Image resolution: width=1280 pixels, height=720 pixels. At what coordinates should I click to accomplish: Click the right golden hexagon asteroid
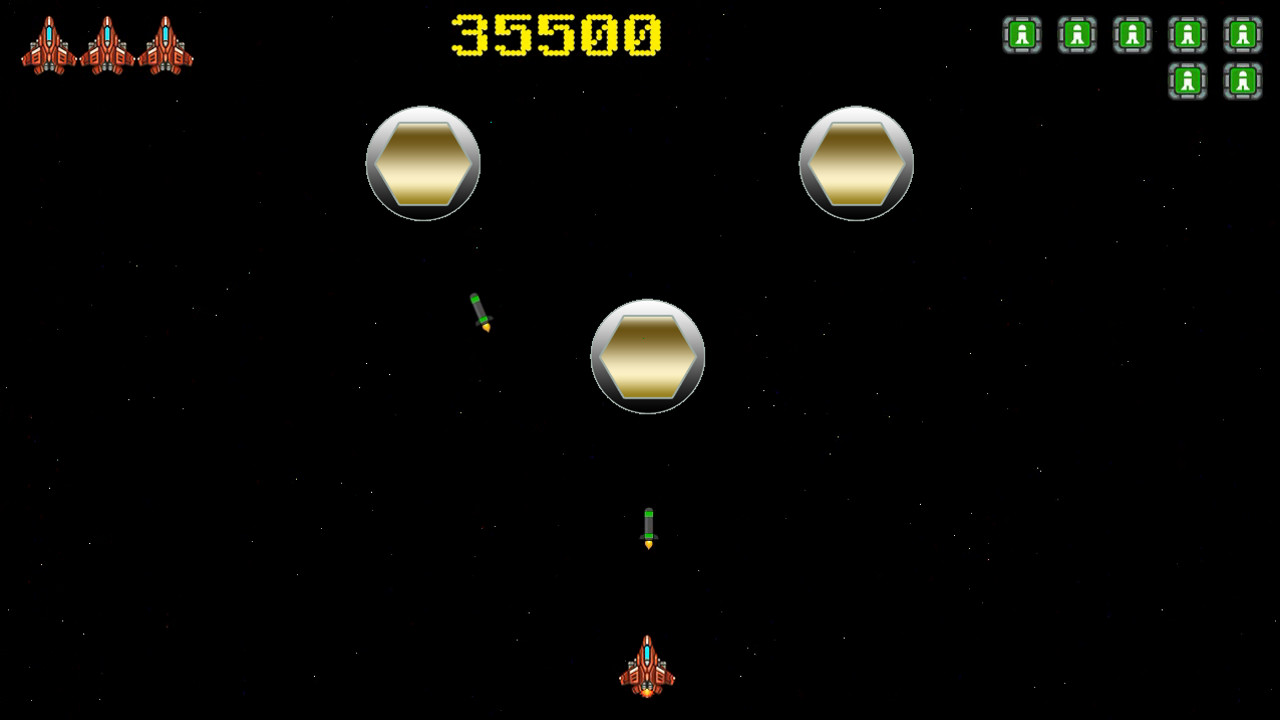click(x=855, y=161)
